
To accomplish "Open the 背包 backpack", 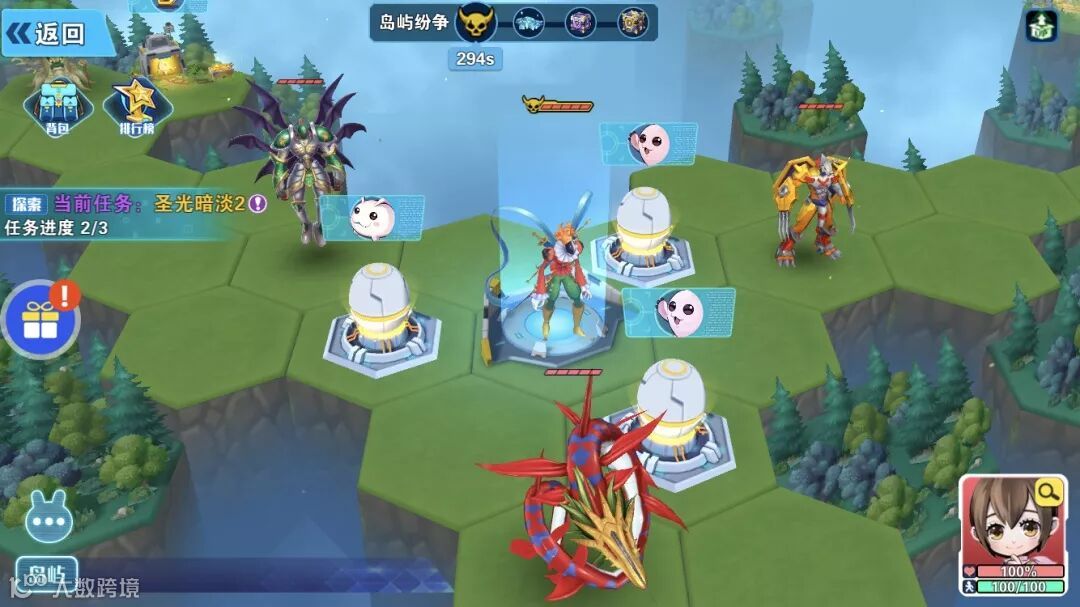I will click(59, 106).
